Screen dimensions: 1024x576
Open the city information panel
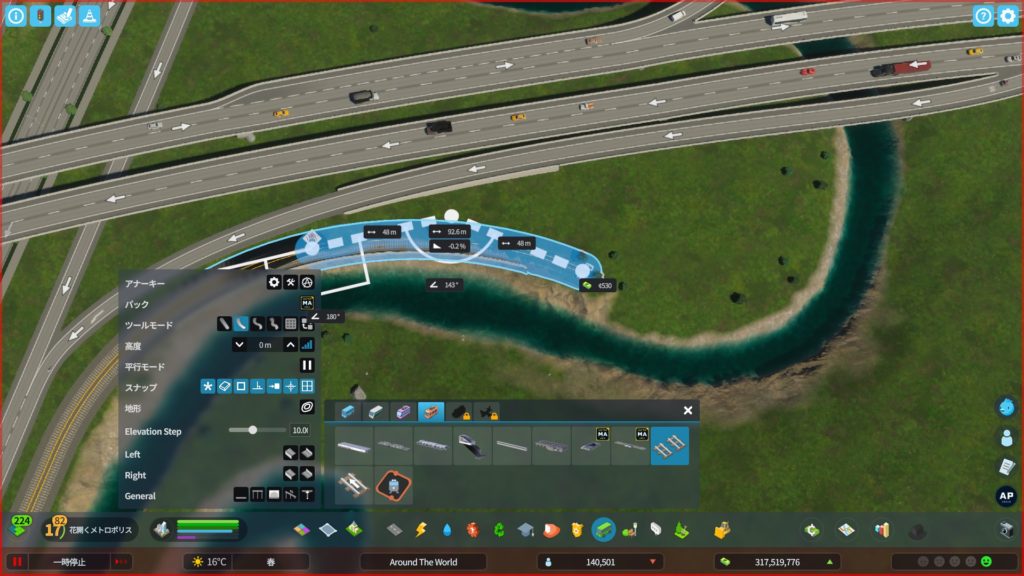tap(15, 16)
